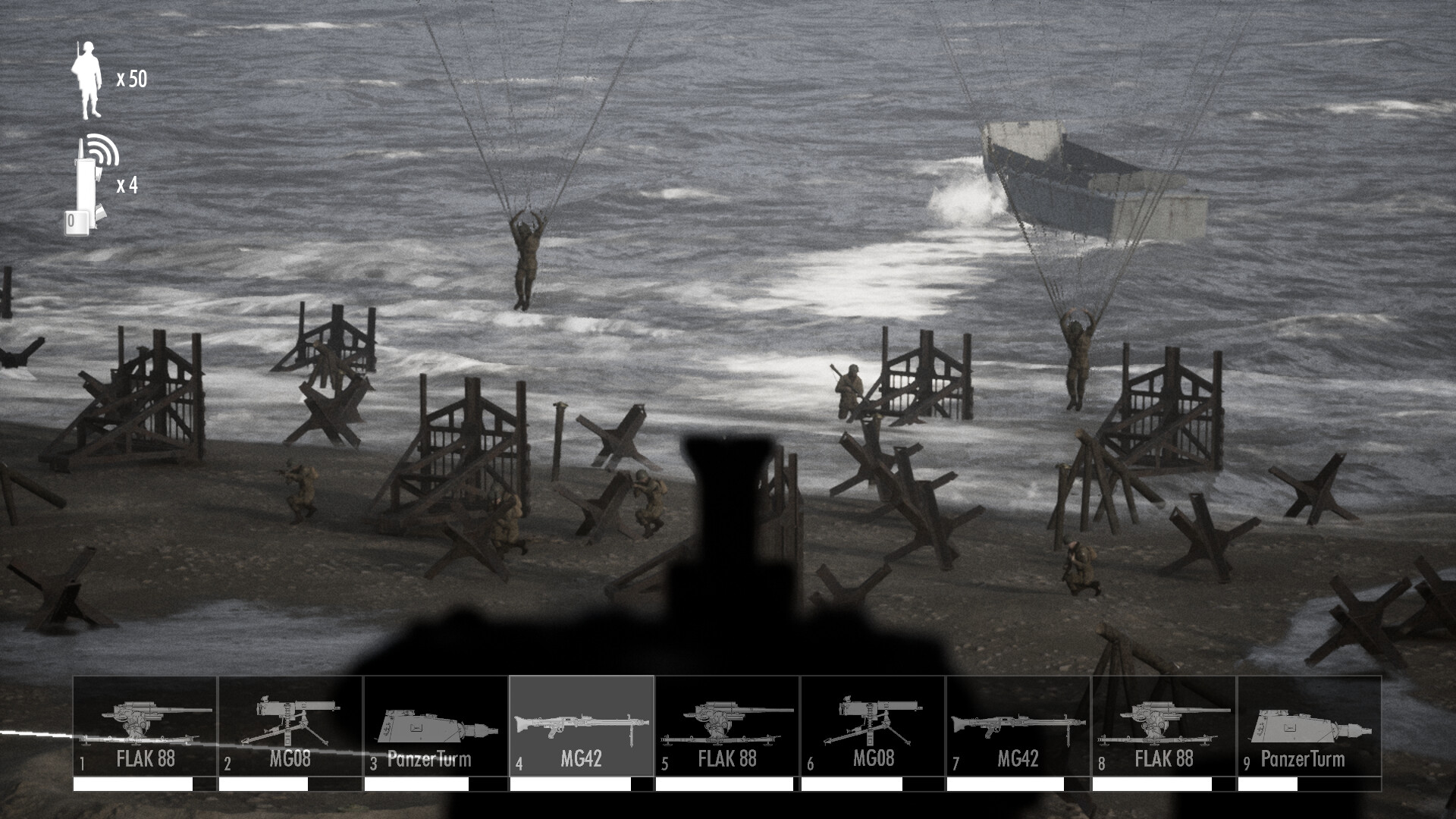The image size is (1456, 819).
Task: Click the "x 50" soldier counter text
Action: point(133,77)
